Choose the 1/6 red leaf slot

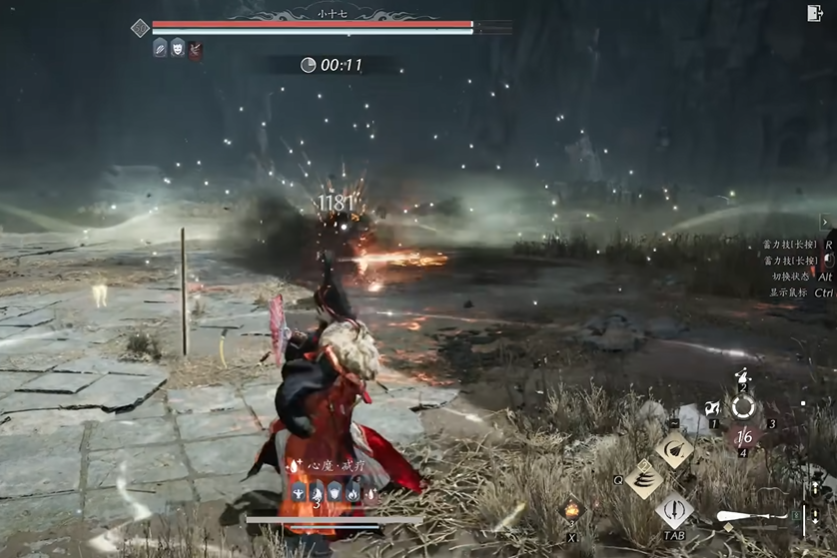(x=743, y=437)
